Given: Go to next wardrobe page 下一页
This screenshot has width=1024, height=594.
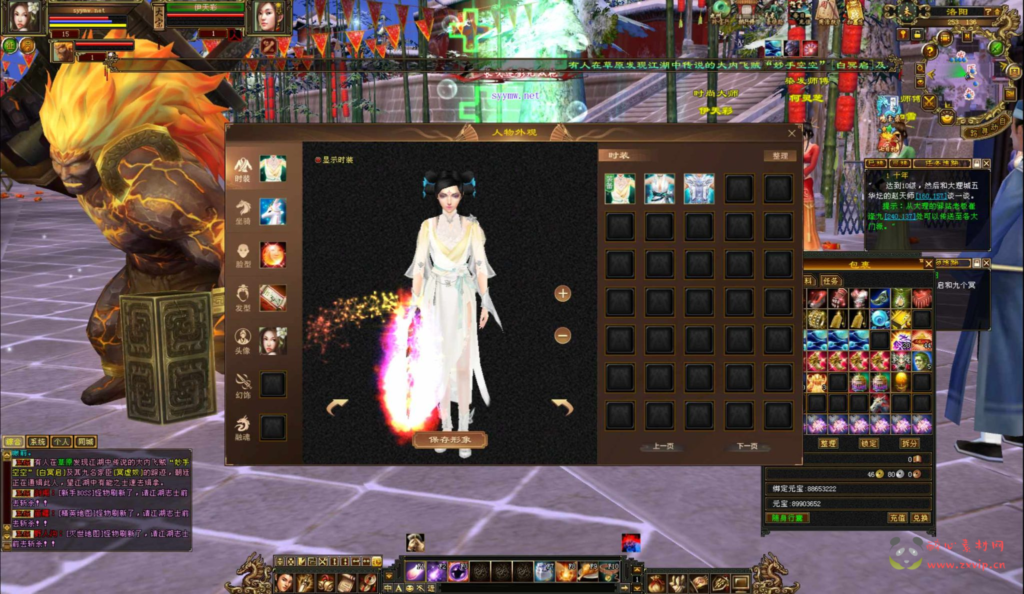Looking at the screenshot, I should tap(746, 446).
